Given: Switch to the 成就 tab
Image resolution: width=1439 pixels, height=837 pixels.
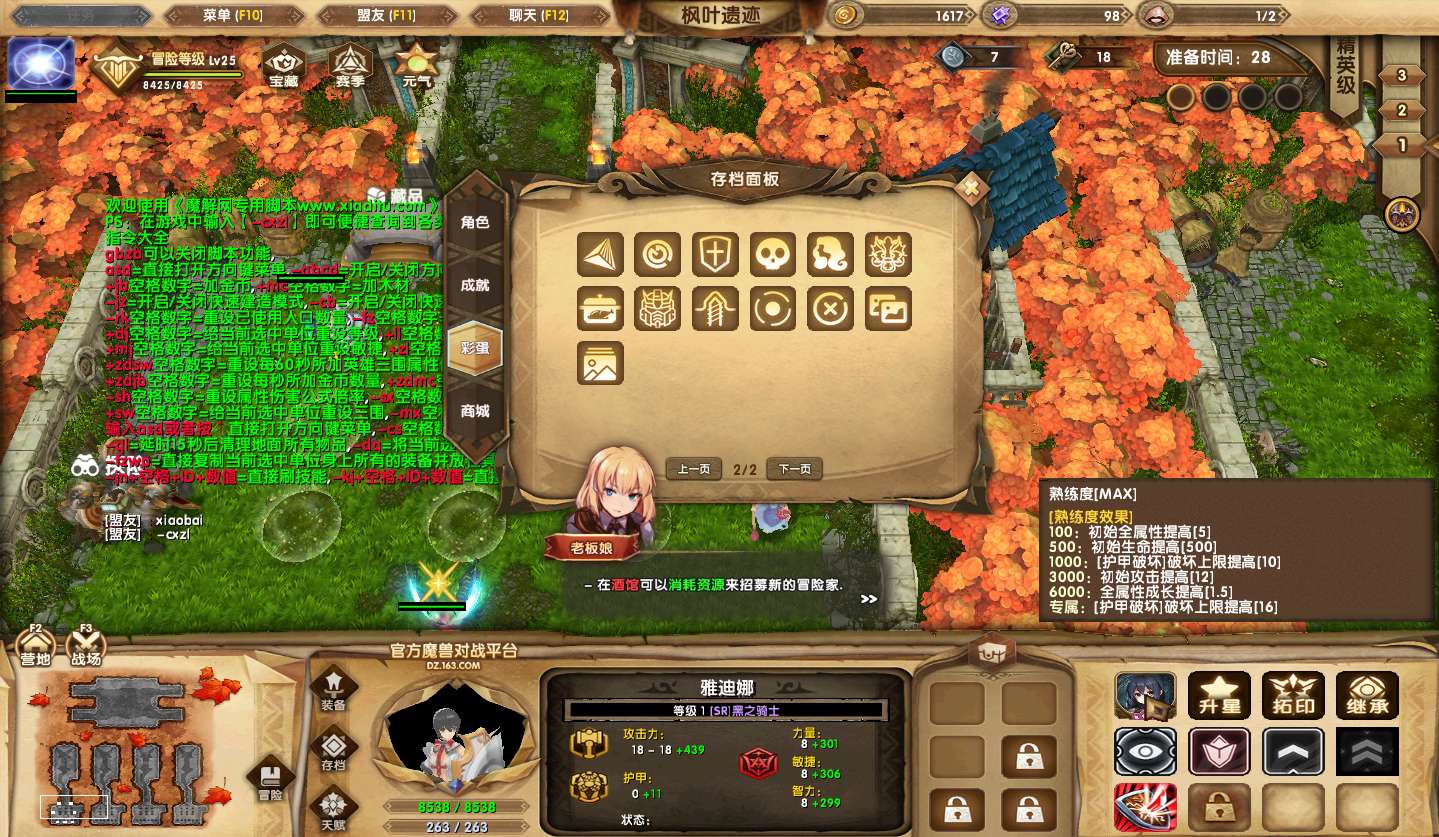Looking at the screenshot, I should click(x=475, y=285).
